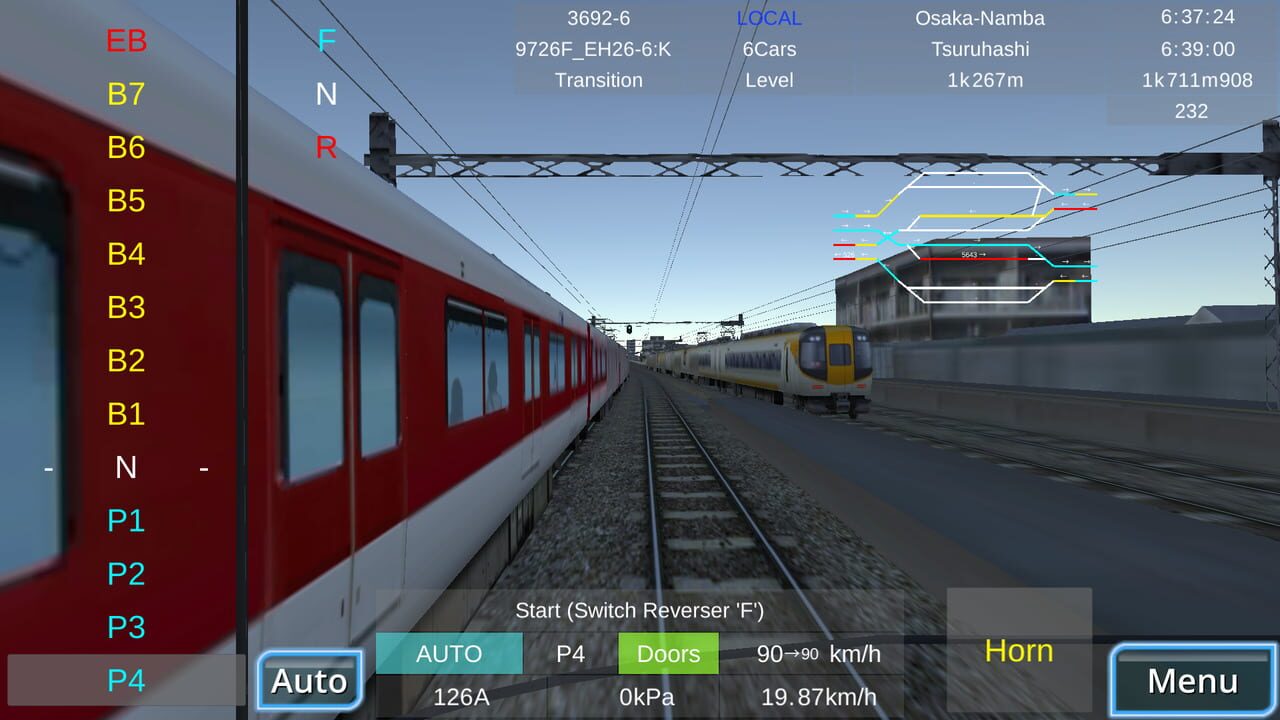Sound the train Horn
1280x720 pixels.
(x=1018, y=651)
